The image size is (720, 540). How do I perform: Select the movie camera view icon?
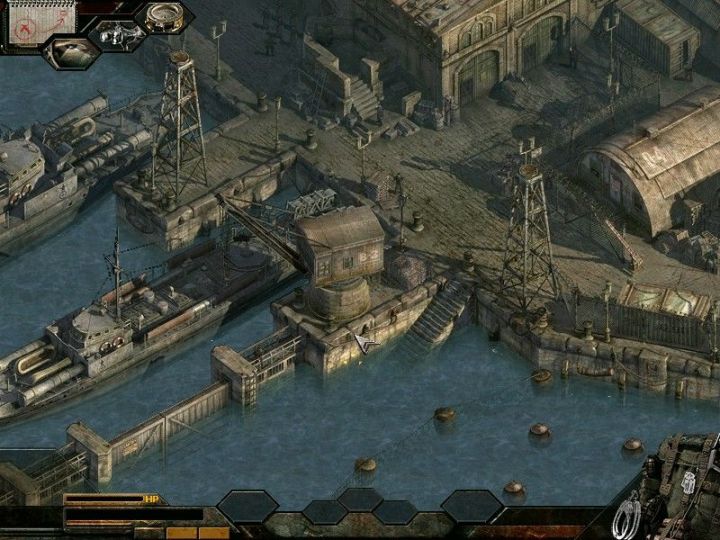tap(116, 35)
